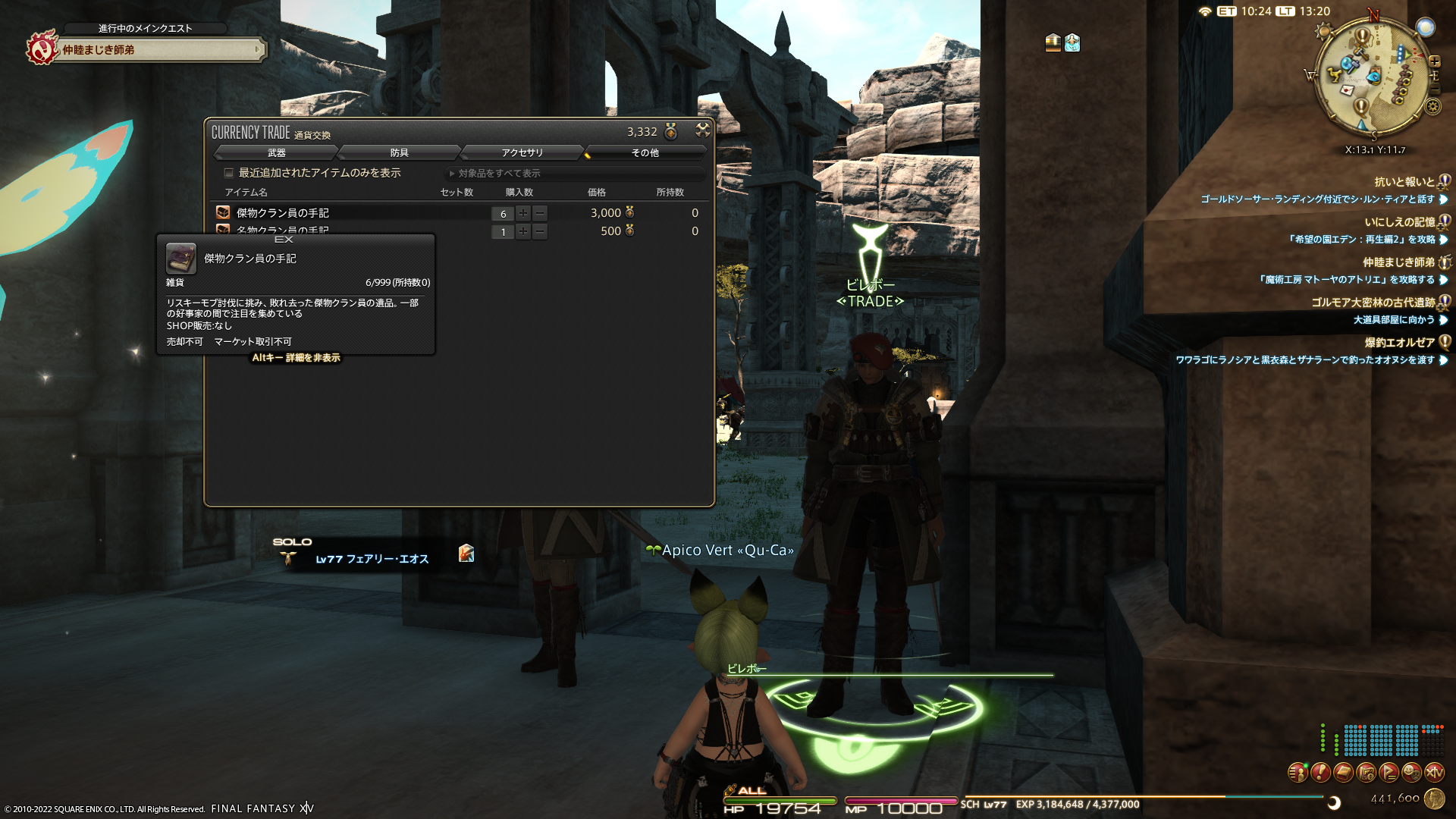Zoom out on the minimap

[1434, 90]
